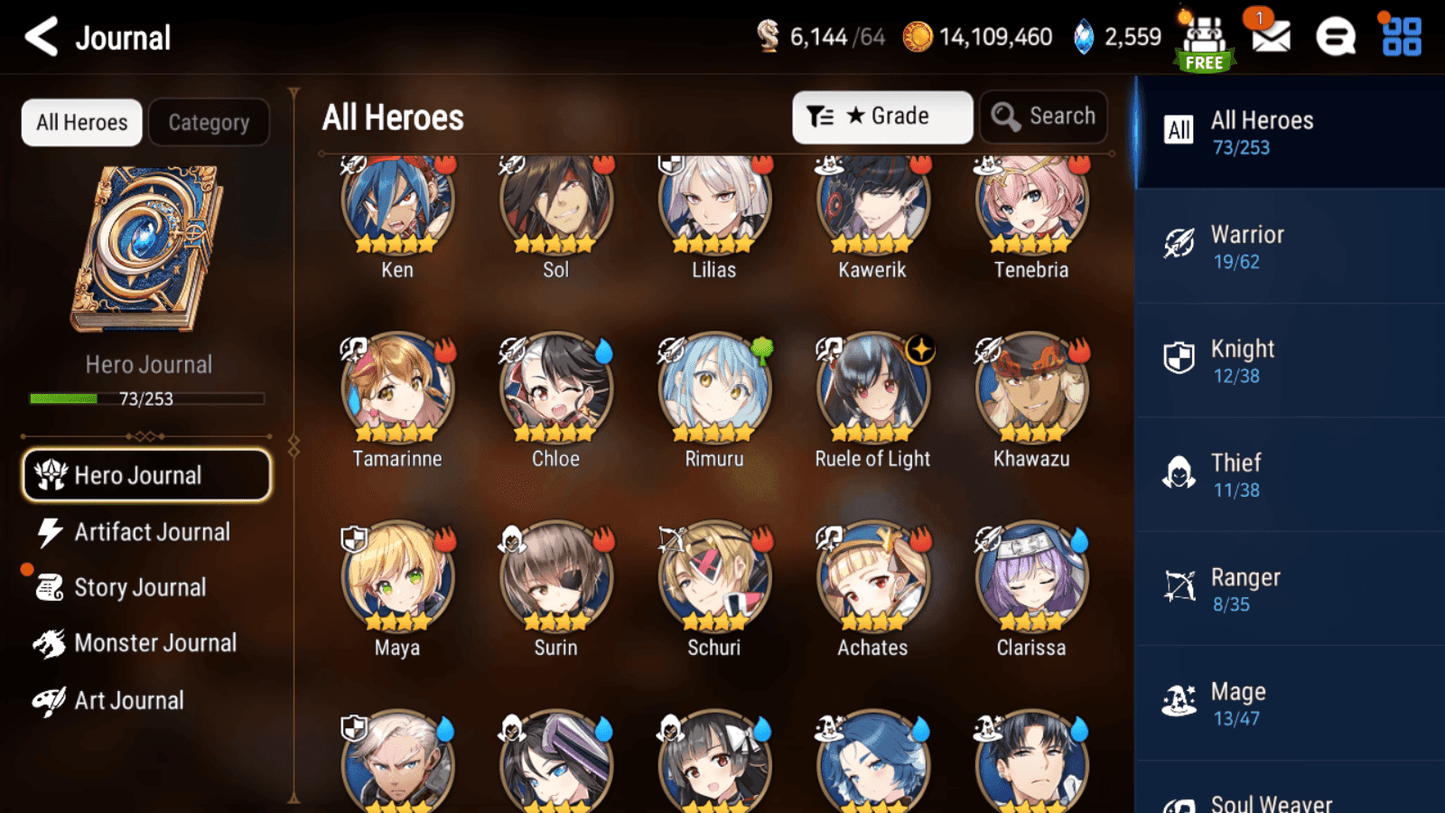The image size is (1445, 813).
Task: Select the Knight class filter
Action: tap(1289, 360)
